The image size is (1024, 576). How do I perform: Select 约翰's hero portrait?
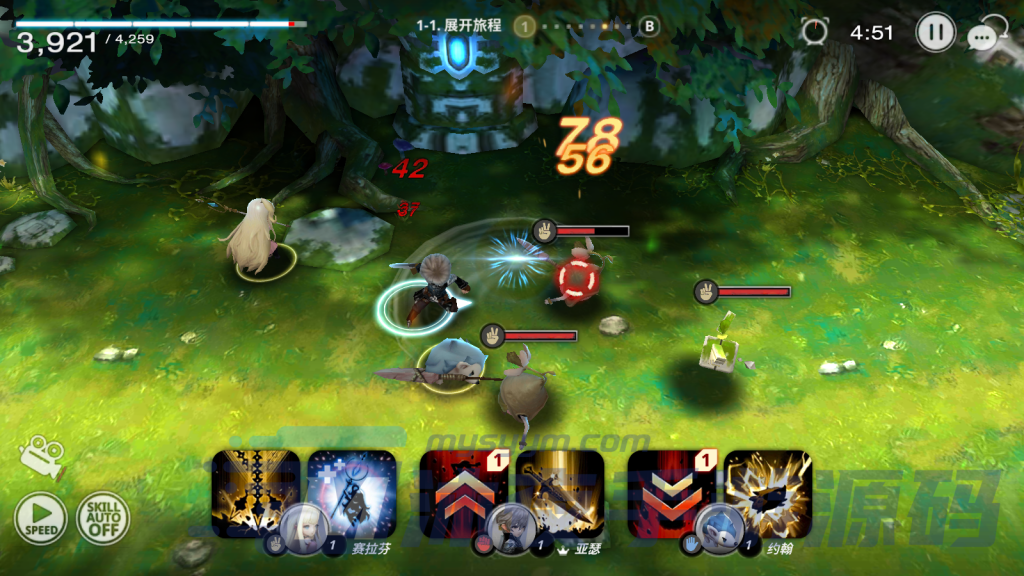[717, 529]
